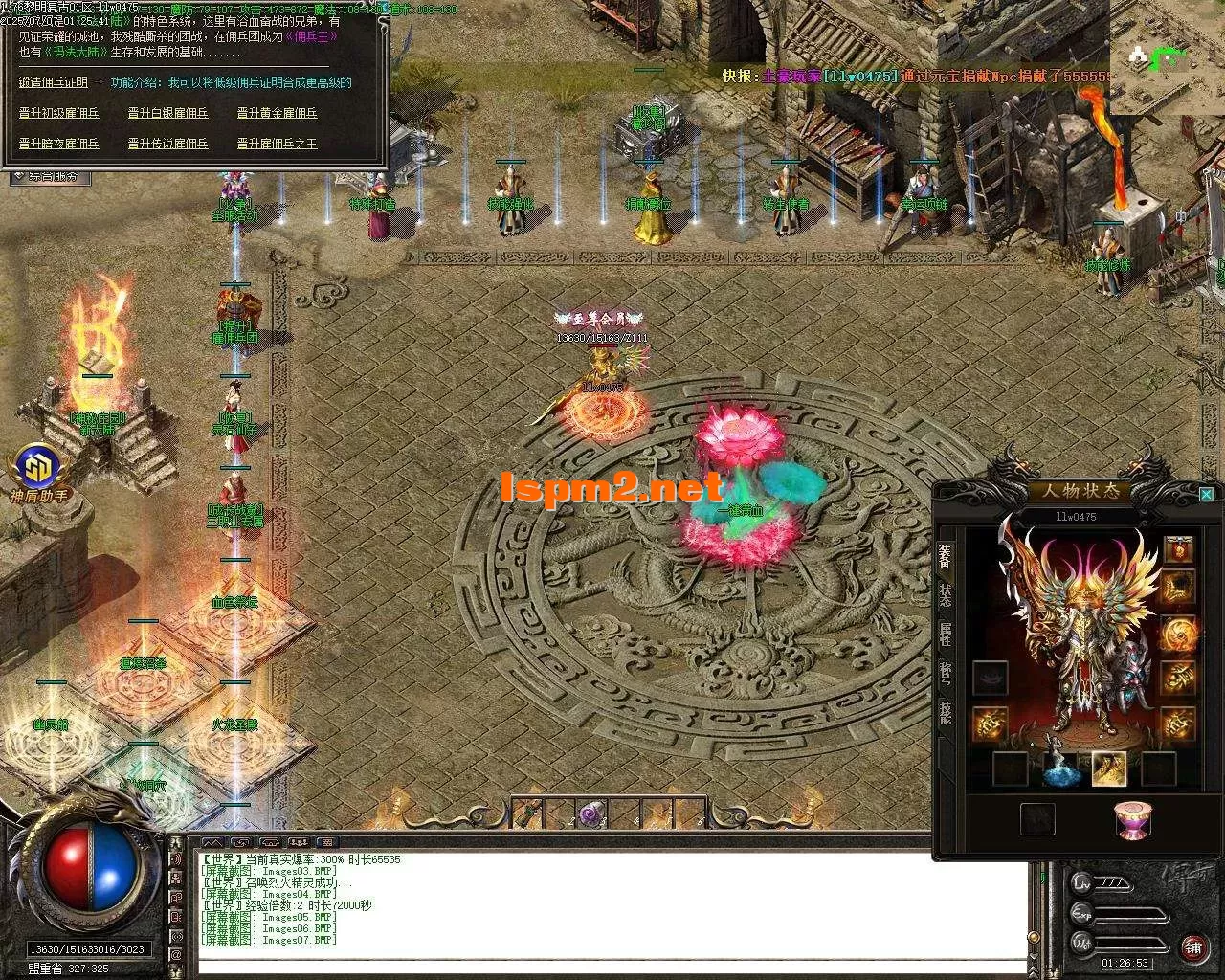The width and height of the screenshot is (1225, 980).
Task: Click the red 铺 shop button
Action: coord(1192,947)
